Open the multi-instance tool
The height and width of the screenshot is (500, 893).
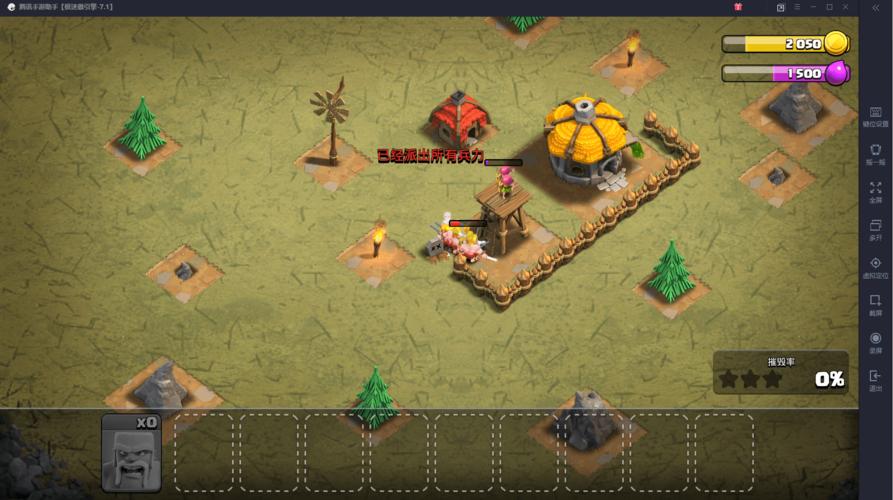875,228
